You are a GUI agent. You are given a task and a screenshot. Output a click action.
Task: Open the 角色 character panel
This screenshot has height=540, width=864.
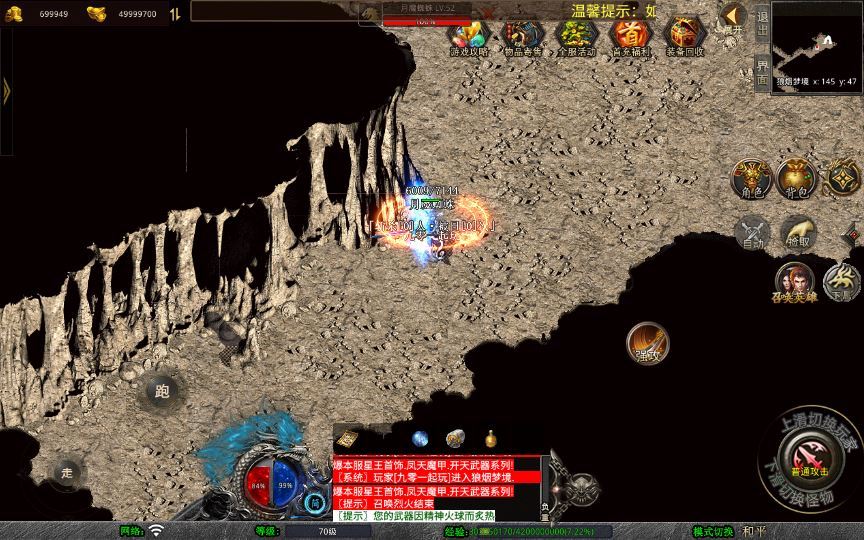749,178
